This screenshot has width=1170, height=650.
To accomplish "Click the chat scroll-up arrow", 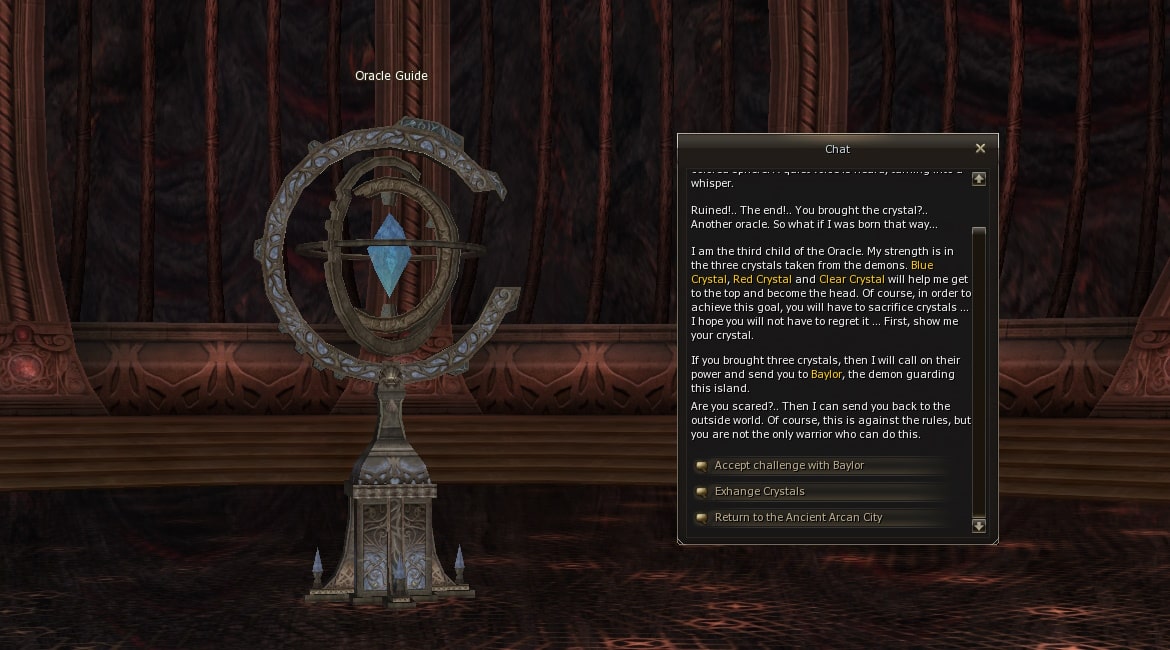I will tap(979, 179).
